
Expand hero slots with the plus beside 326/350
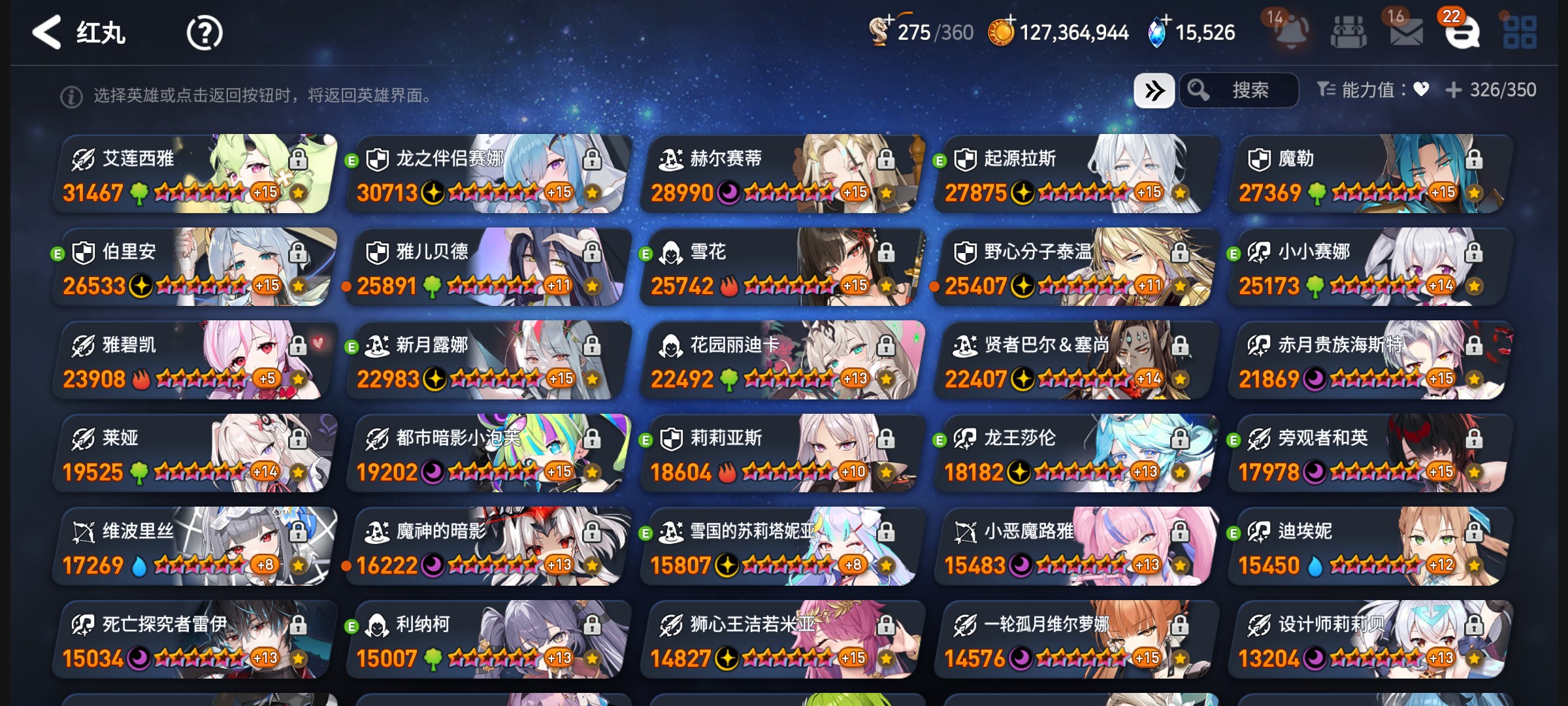pyautogui.click(x=1454, y=90)
